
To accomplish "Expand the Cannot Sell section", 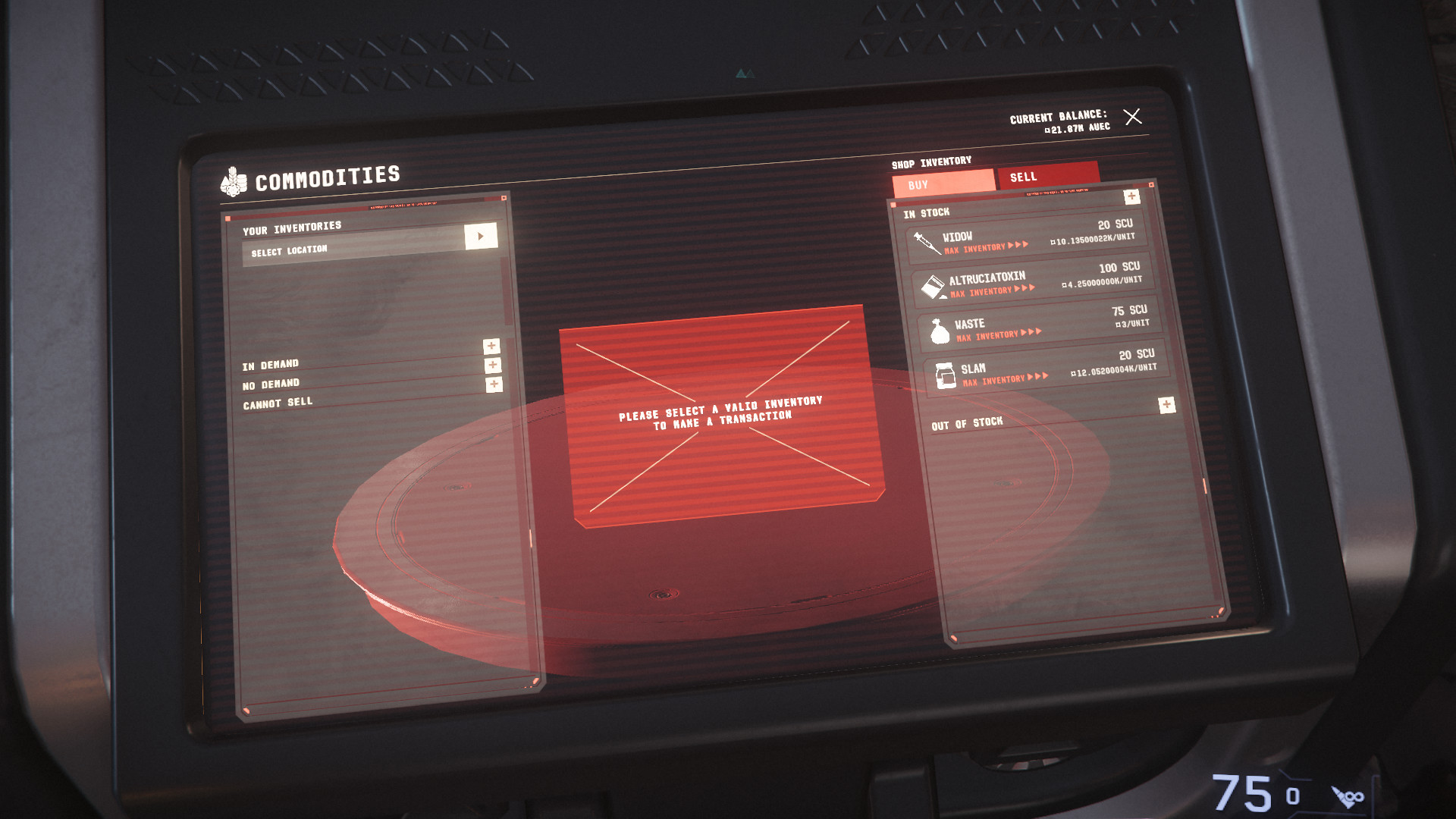I will (x=494, y=384).
